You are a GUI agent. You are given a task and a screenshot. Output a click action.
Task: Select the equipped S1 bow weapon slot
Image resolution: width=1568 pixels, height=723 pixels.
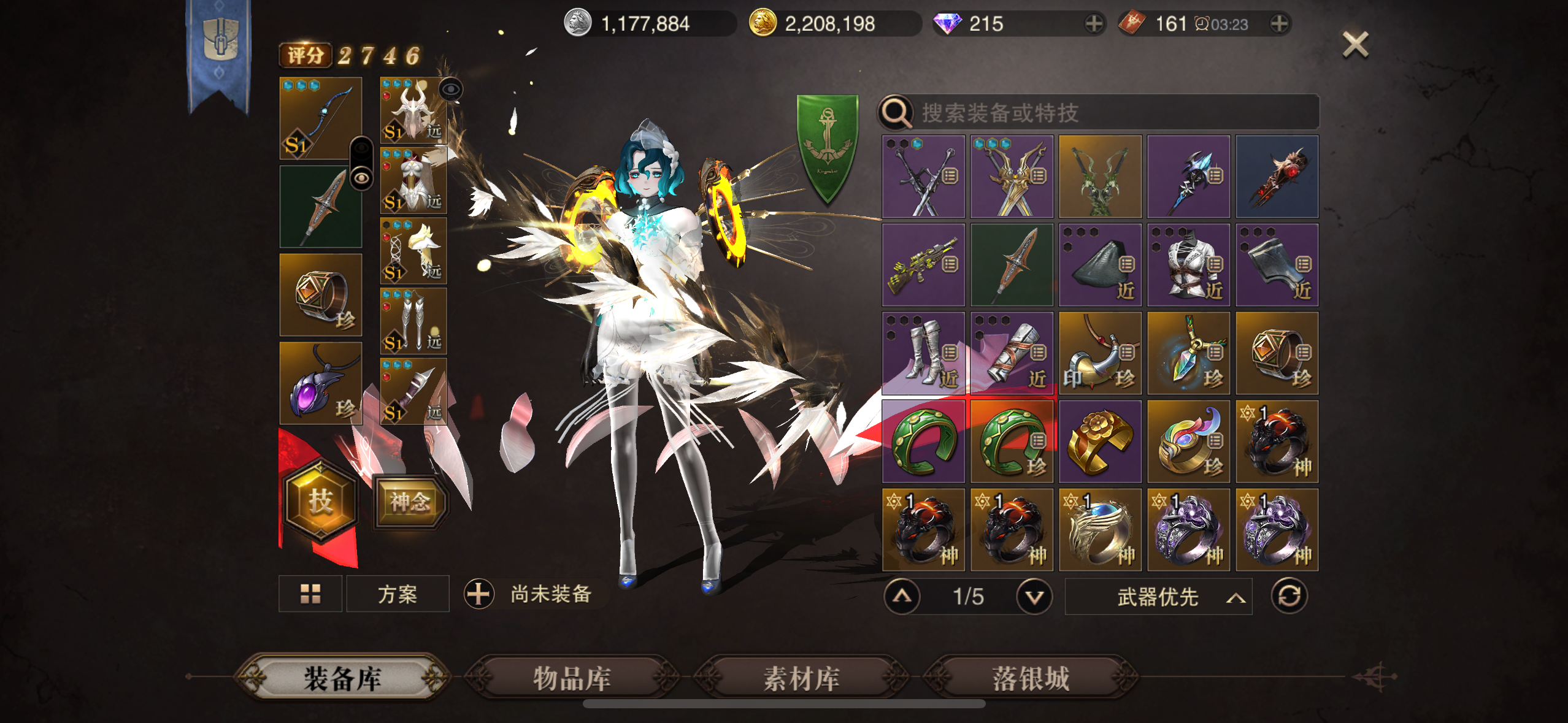(320, 118)
